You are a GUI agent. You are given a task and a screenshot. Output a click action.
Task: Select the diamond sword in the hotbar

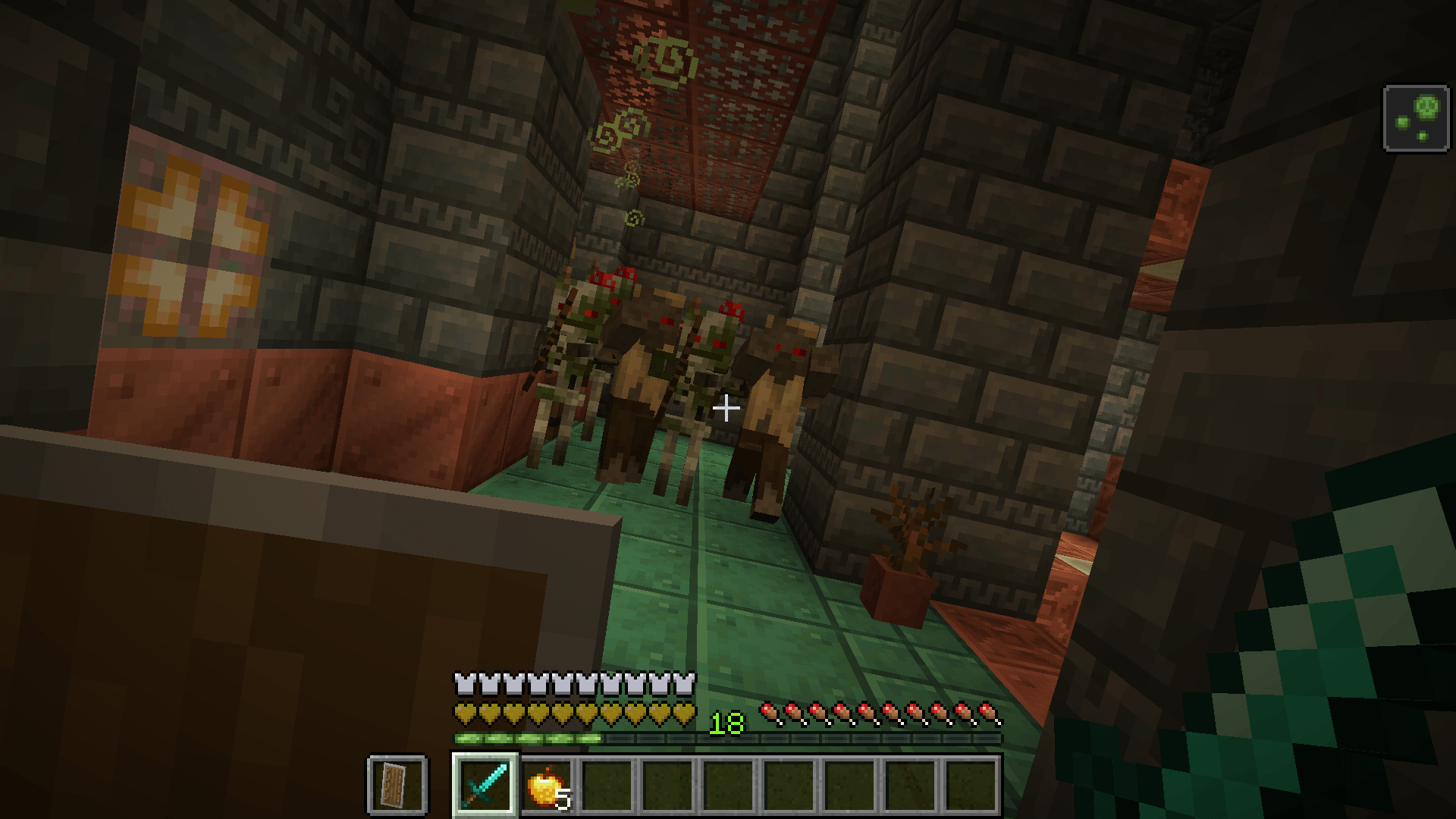pos(484,785)
